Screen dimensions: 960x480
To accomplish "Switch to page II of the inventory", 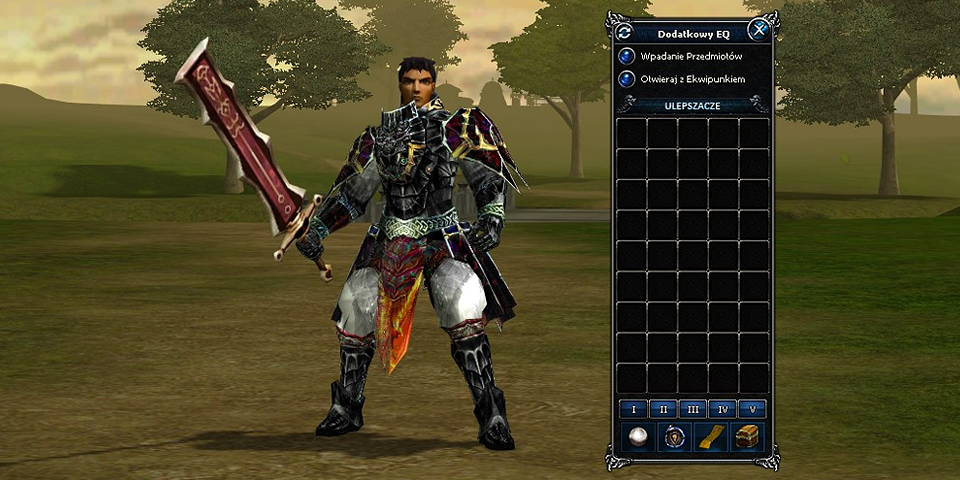I will point(661,409).
